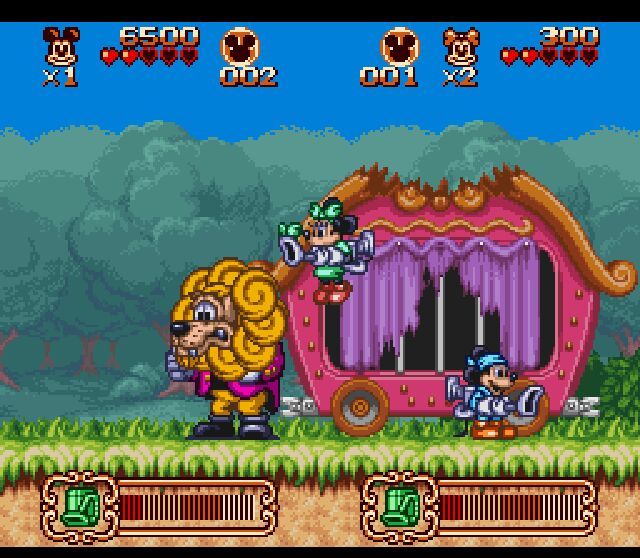Click Mickey's lives portrait icon
Viewport: 640px width, 558px height.
coord(61,46)
